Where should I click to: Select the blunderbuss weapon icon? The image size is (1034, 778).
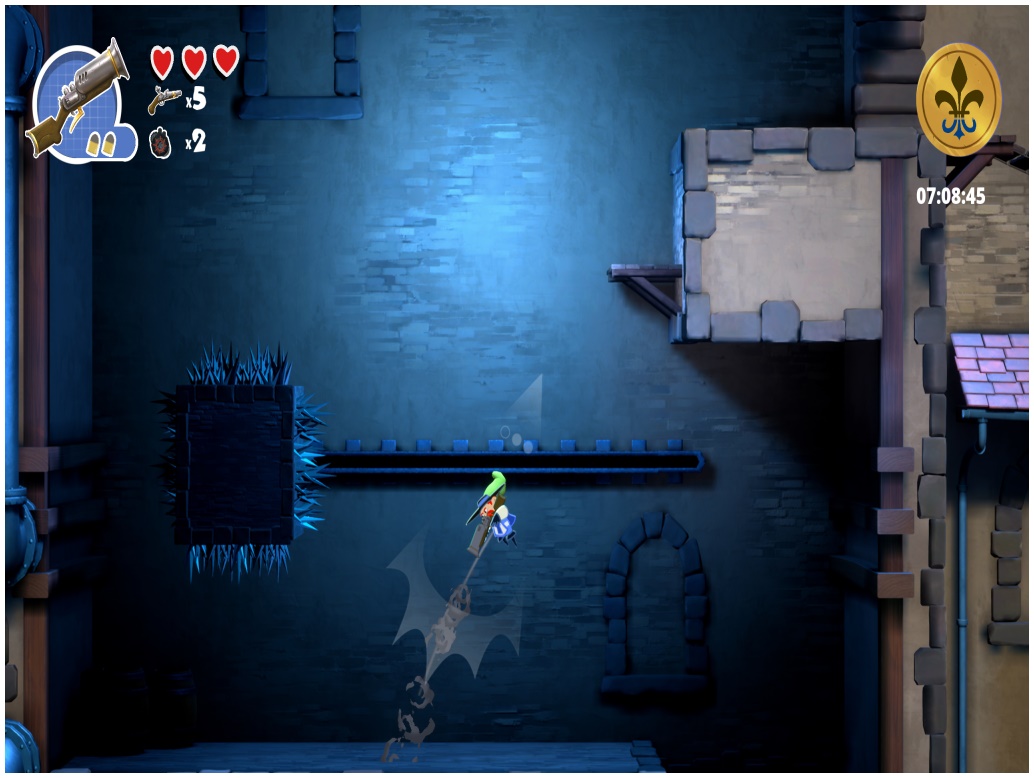[x=80, y=98]
